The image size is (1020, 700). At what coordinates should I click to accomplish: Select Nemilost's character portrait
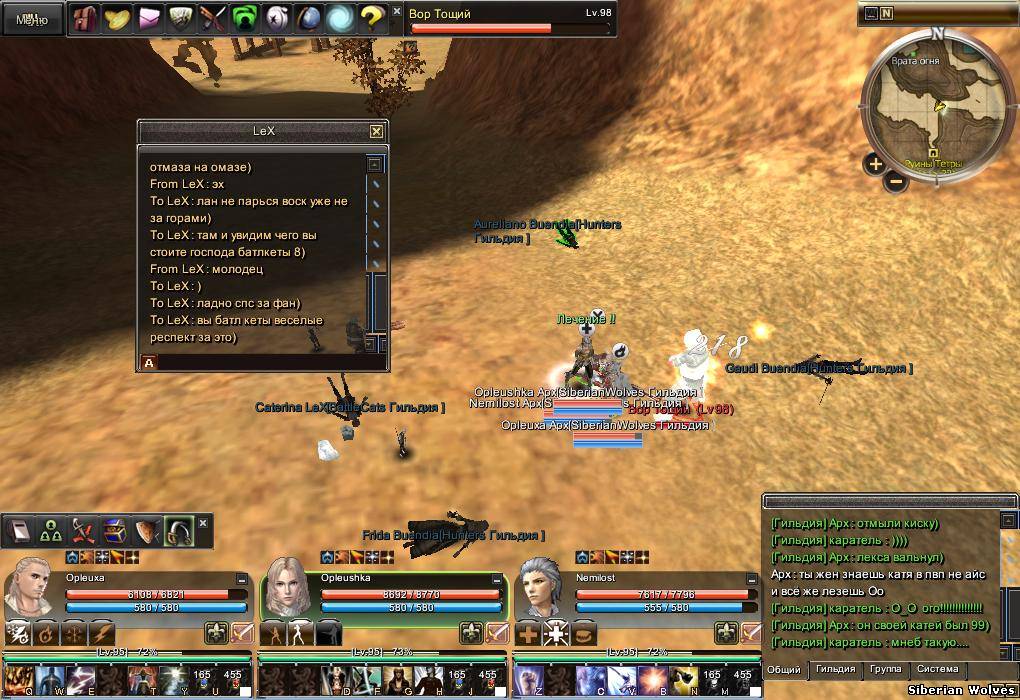coord(541,590)
